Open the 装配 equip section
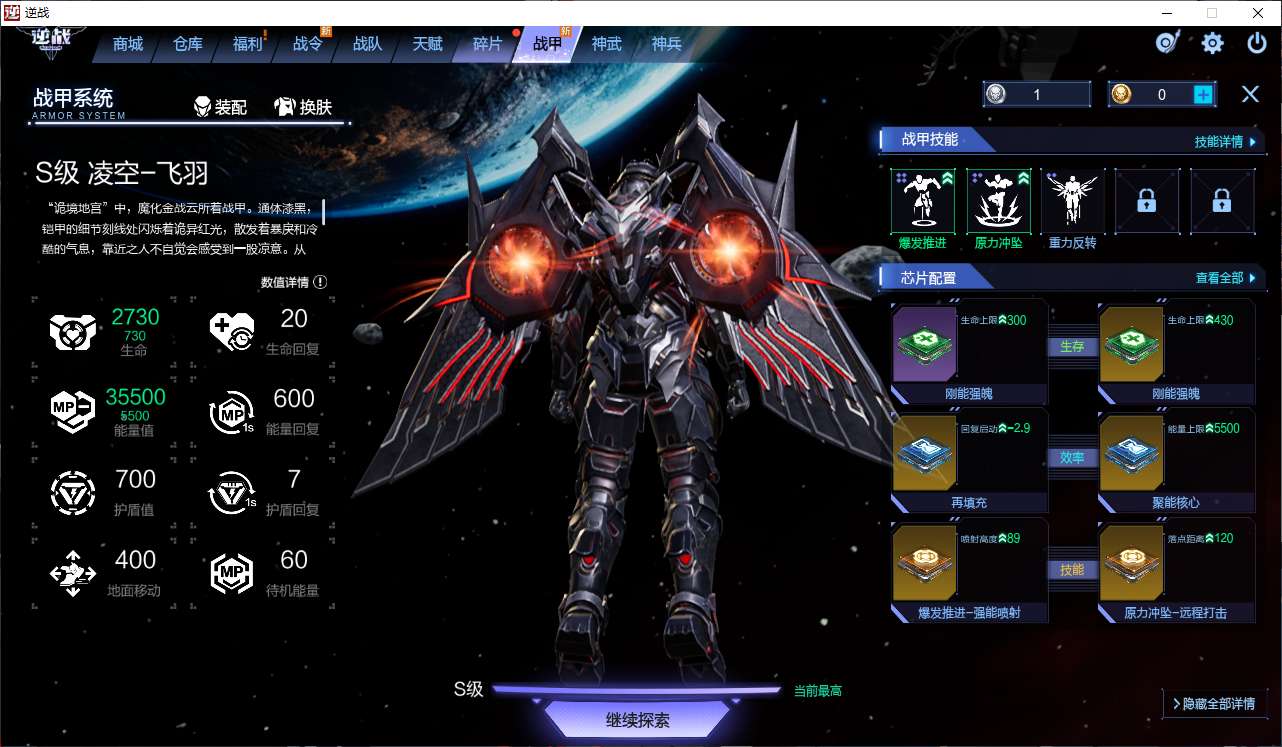This screenshot has height=747, width=1282. (x=220, y=107)
